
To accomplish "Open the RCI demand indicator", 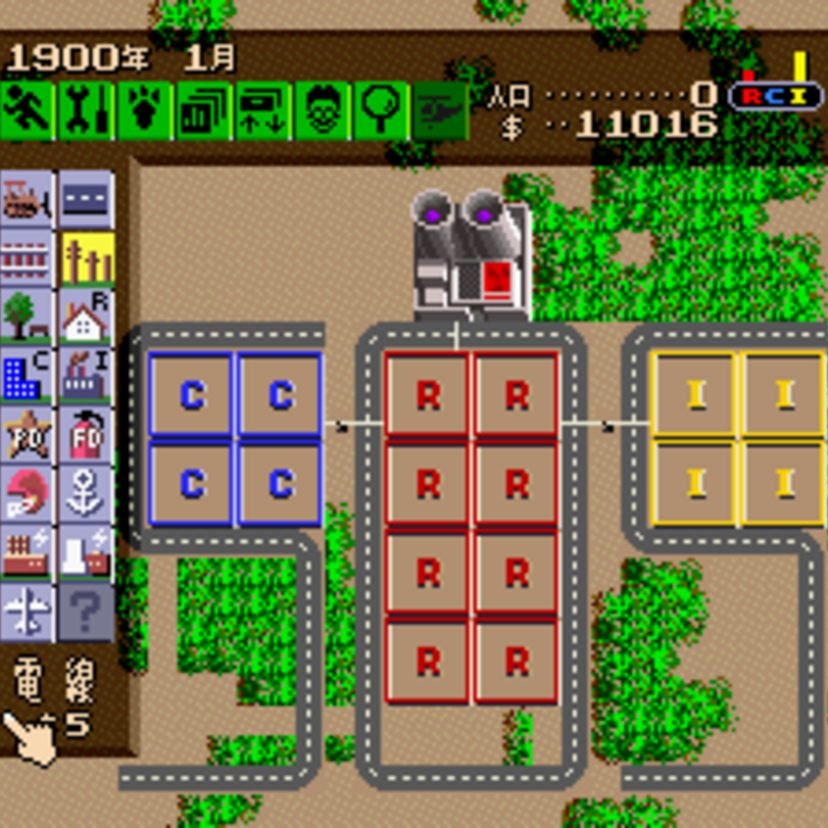I will [x=775, y=95].
